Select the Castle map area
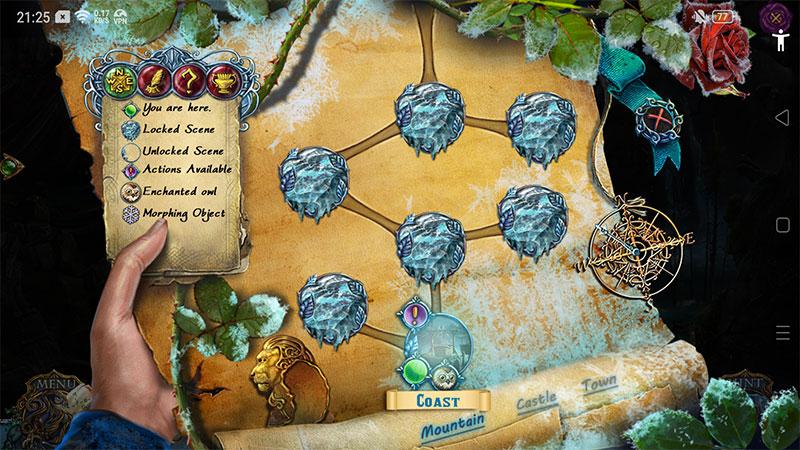 coord(536,402)
